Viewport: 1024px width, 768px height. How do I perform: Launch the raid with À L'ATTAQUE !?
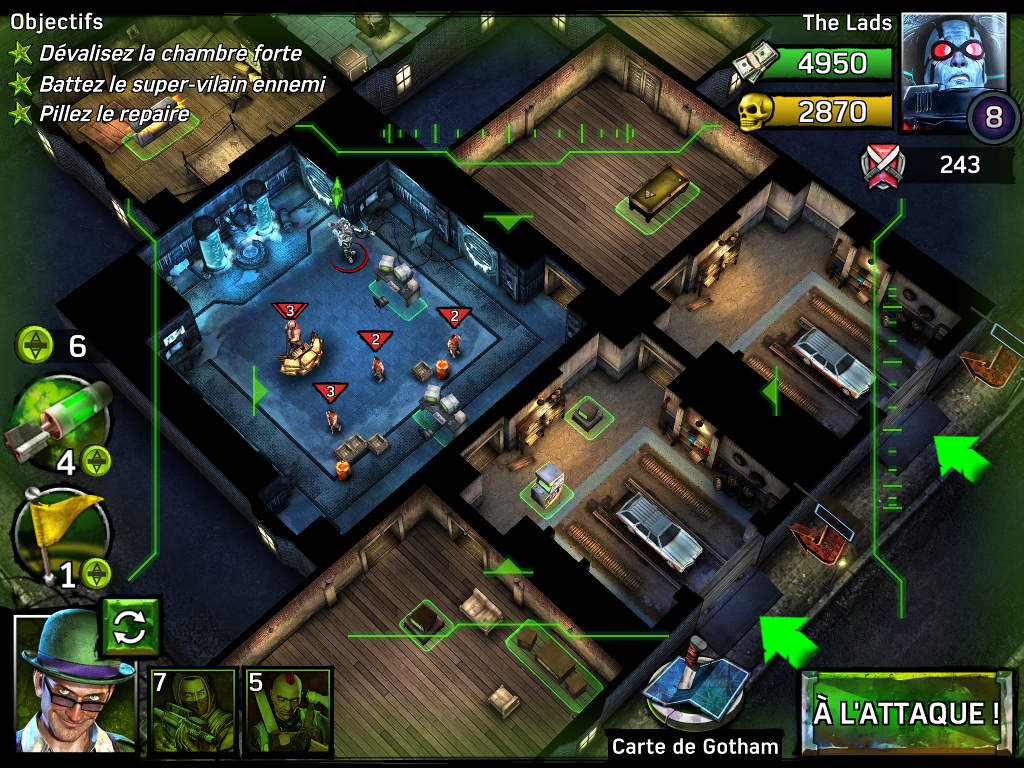tap(907, 712)
